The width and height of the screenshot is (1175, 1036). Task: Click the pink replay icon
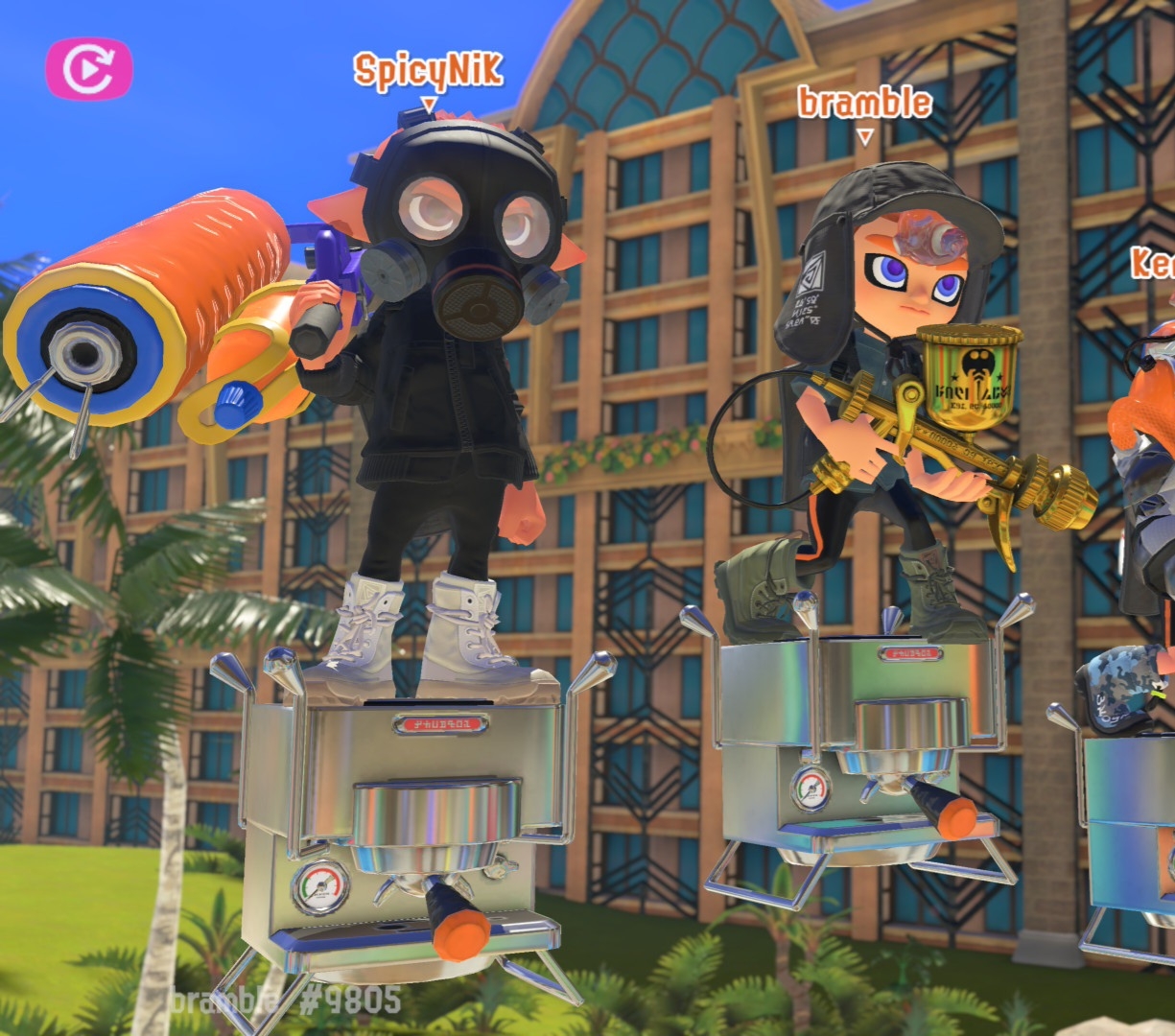click(x=88, y=68)
